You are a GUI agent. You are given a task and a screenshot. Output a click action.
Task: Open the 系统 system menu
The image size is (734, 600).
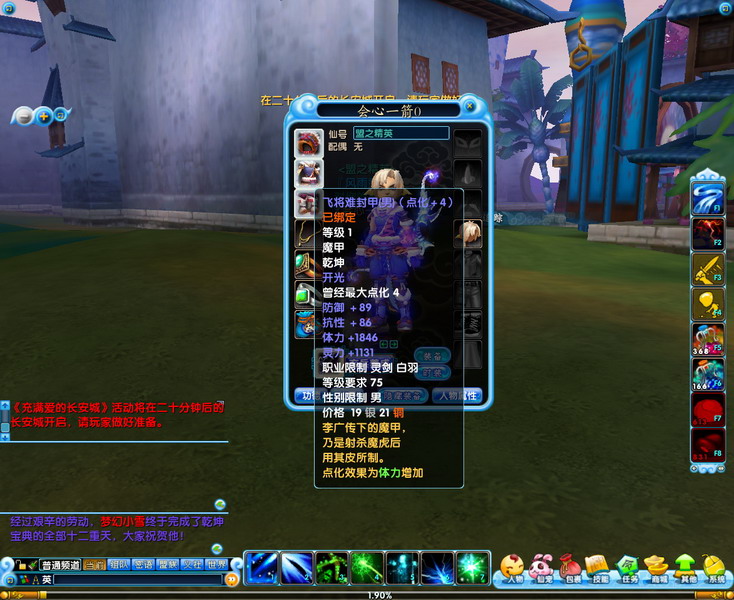pyautogui.click(x=714, y=569)
